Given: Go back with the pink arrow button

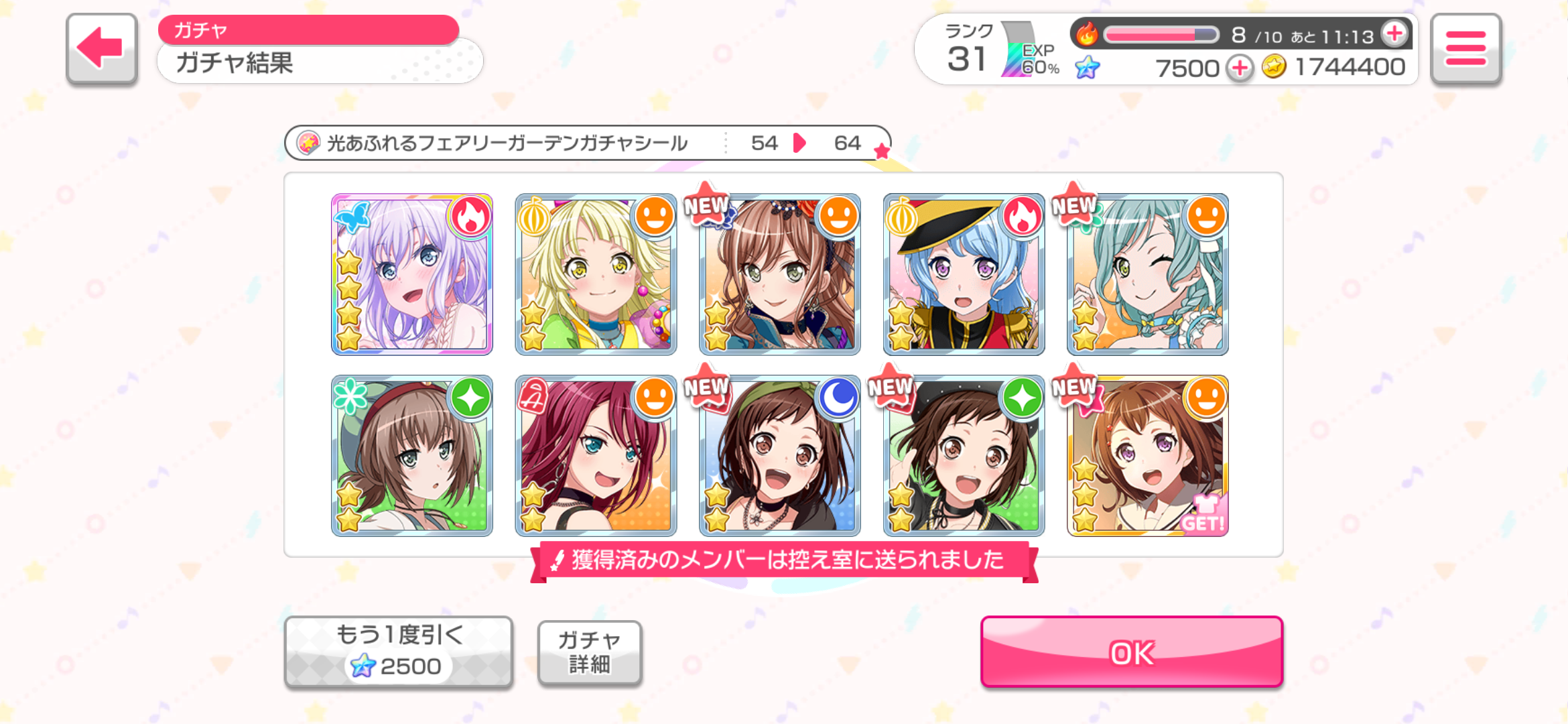Looking at the screenshot, I should 102,48.
